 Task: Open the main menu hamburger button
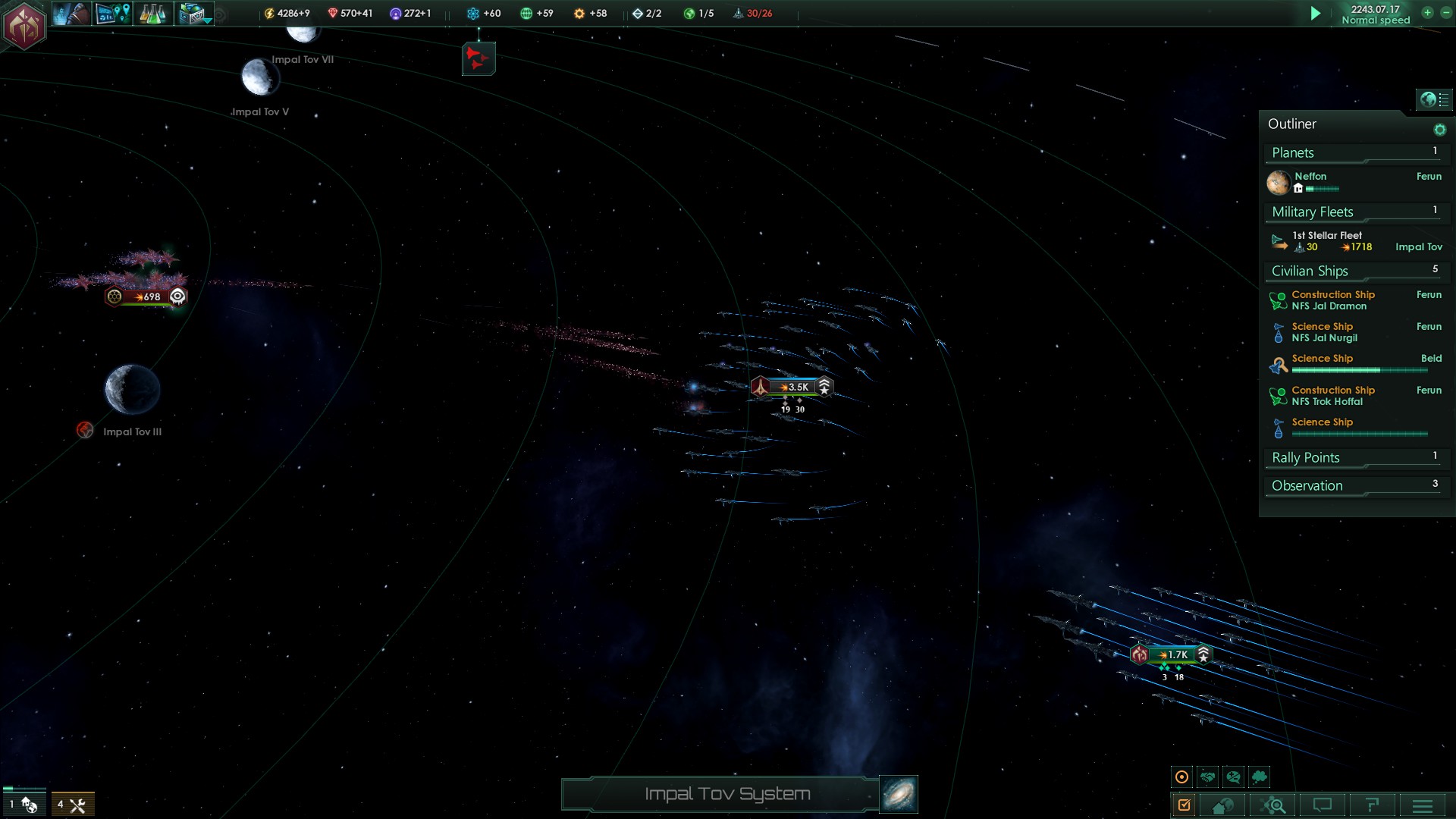pyautogui.click(x=1423, y=805)
